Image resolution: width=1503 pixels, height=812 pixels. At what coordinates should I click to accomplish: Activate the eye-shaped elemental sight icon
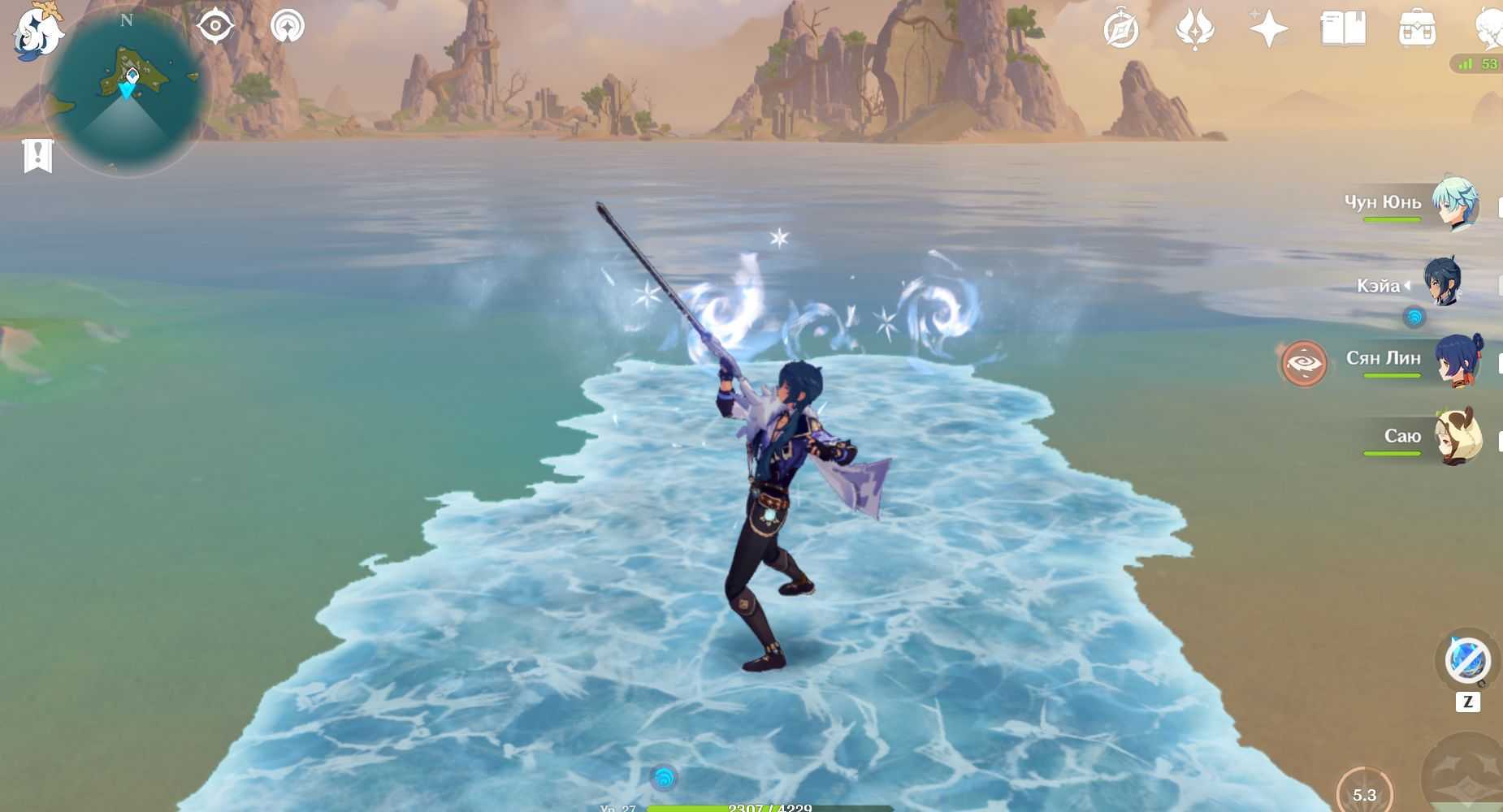point(215,27)
